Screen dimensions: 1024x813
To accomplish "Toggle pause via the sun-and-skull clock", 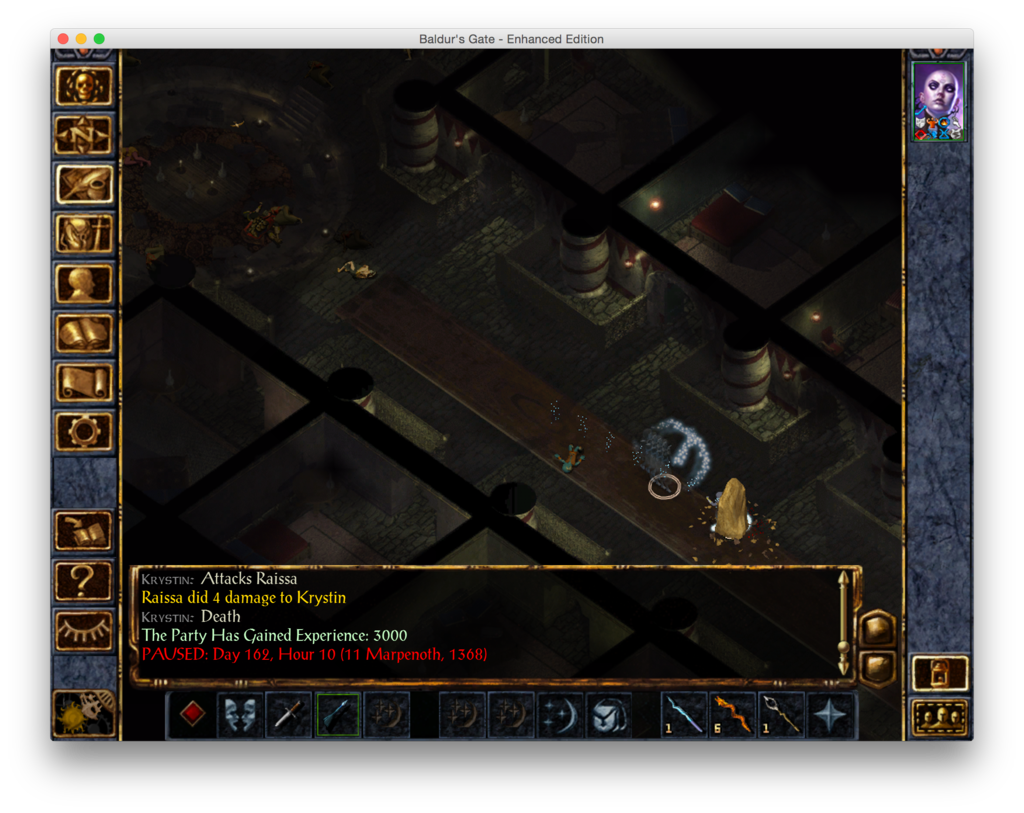I will pos(84,712).
